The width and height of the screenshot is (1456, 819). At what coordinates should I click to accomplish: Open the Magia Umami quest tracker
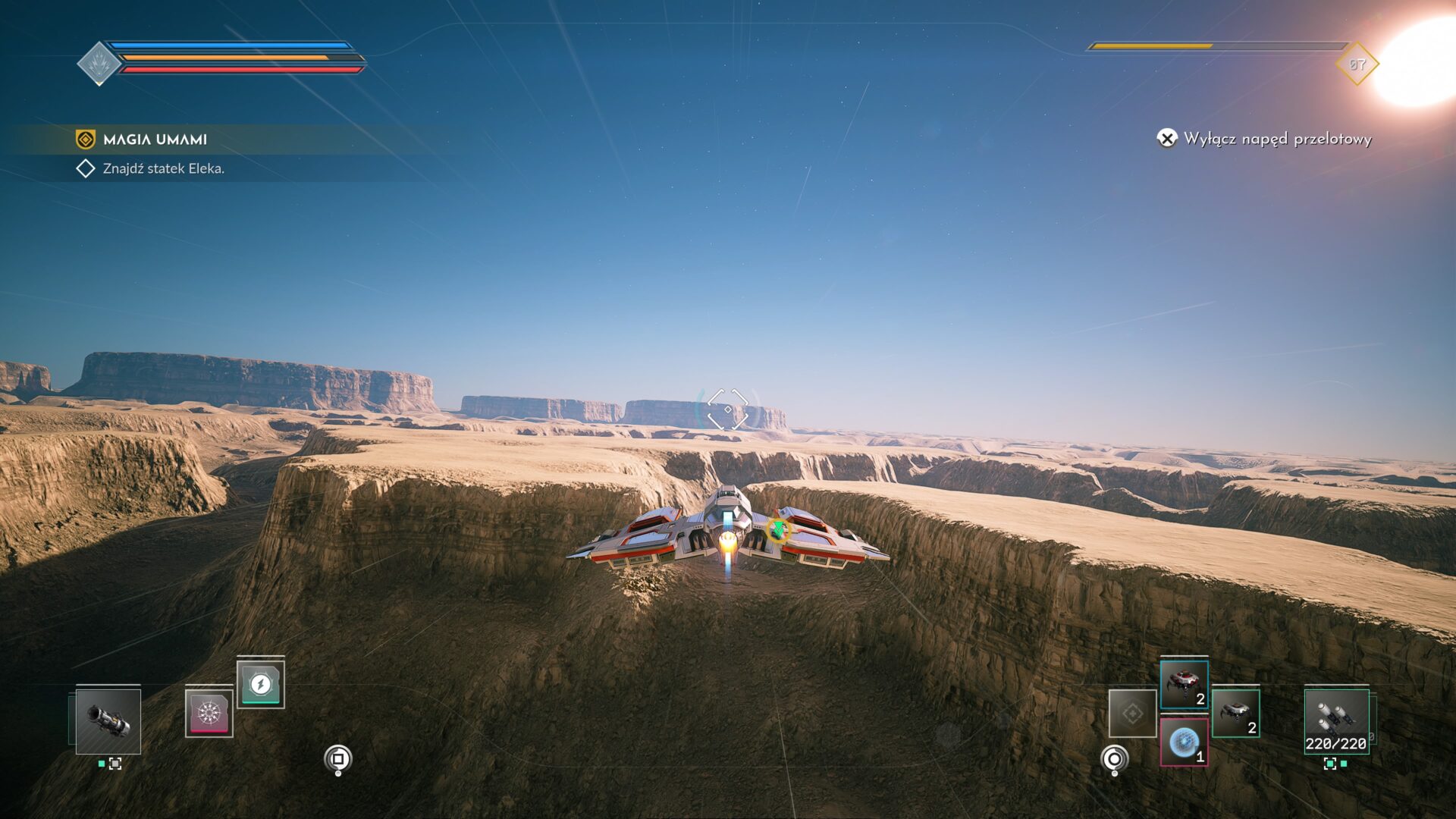[x=154, y=140]
